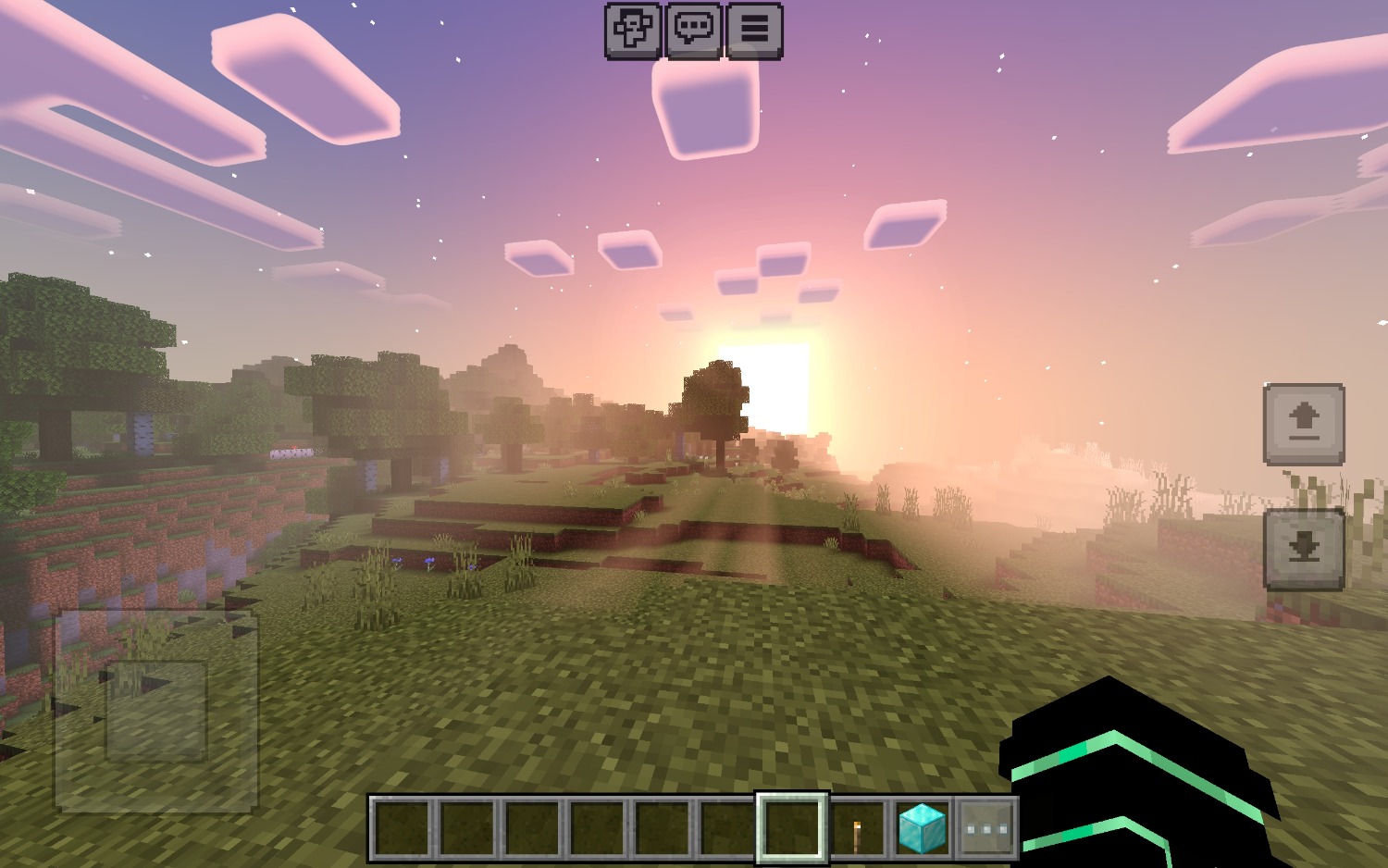Viewport: 1388px width, 868px height.
Task: Open inventory with the three-dots button
Action: (x=986, y=828)
